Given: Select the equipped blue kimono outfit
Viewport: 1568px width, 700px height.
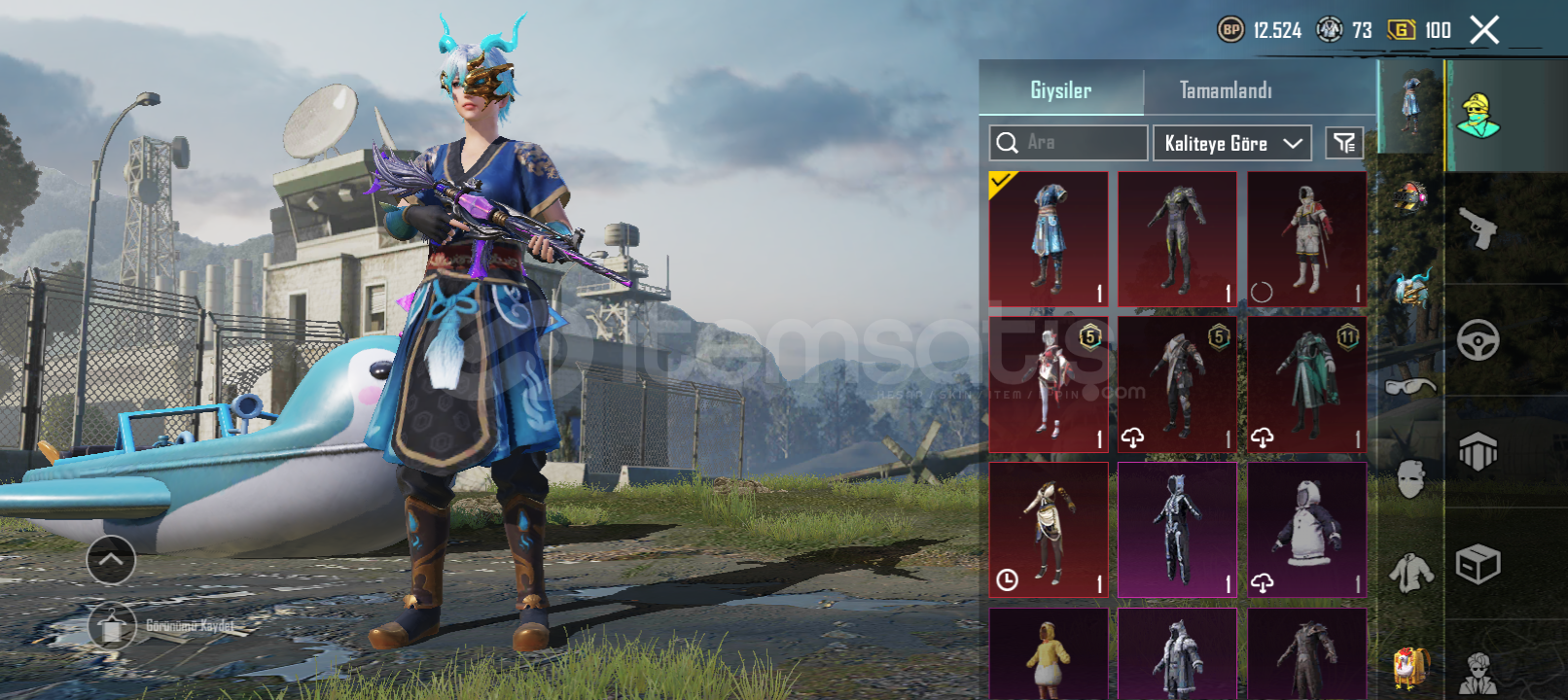Looking at the screenshot, I should point(1048,239).
